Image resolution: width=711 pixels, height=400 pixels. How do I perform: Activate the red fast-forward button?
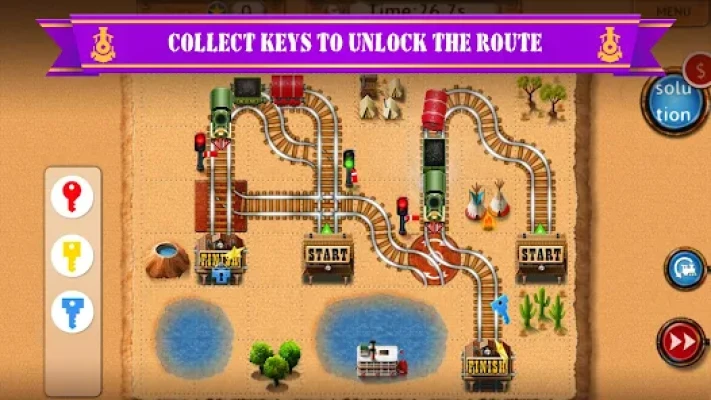[x=681, y=341]
